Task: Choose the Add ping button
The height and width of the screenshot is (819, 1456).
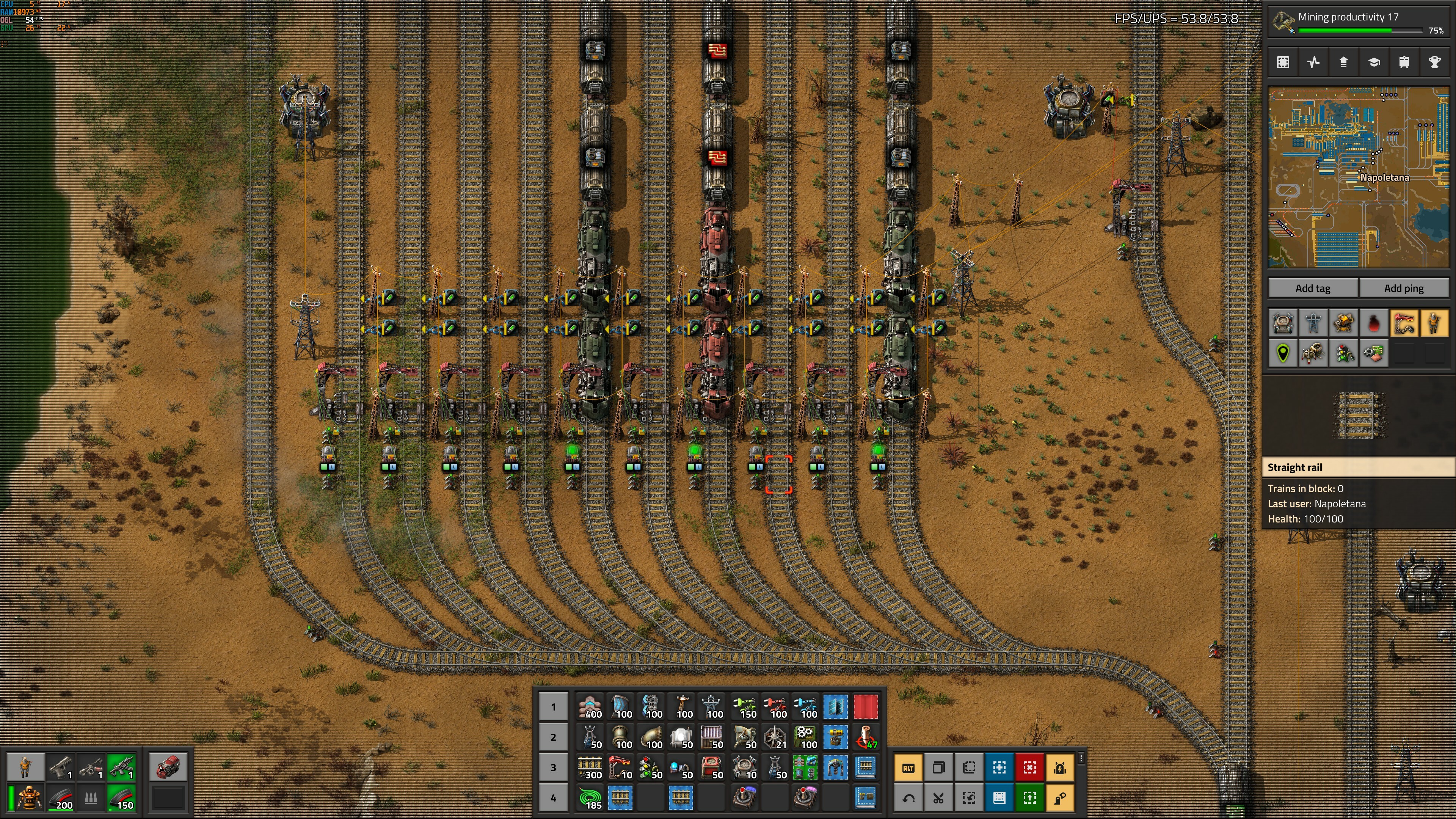Action: click(x=1403, y=288)
